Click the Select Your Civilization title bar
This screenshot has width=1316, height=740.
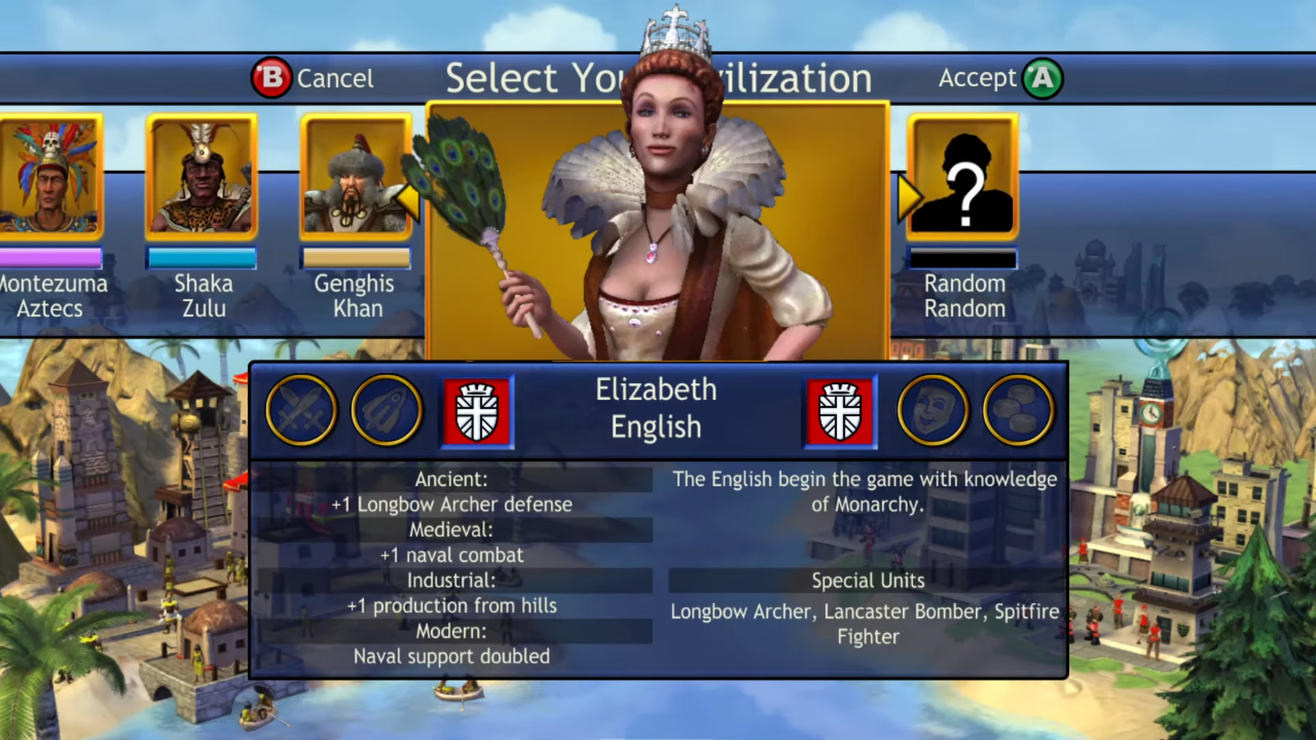coord(658,78)
